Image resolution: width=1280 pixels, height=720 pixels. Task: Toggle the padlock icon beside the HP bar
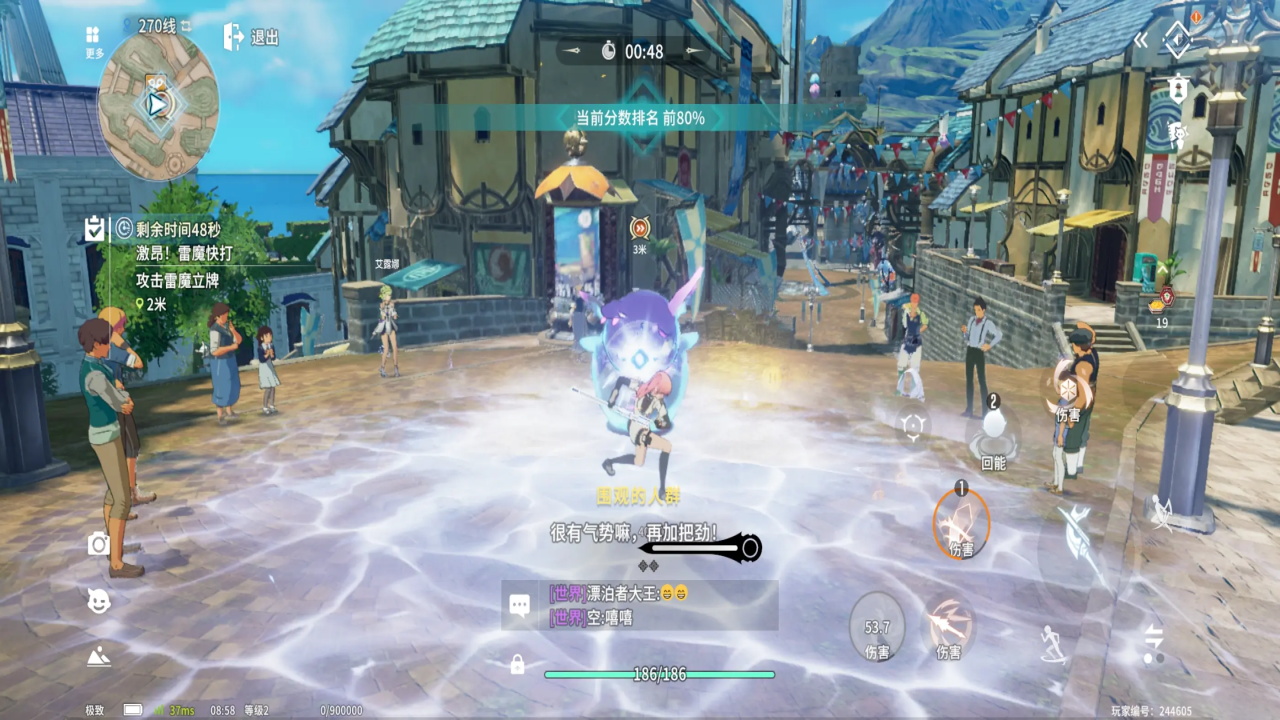coord(517,664)
